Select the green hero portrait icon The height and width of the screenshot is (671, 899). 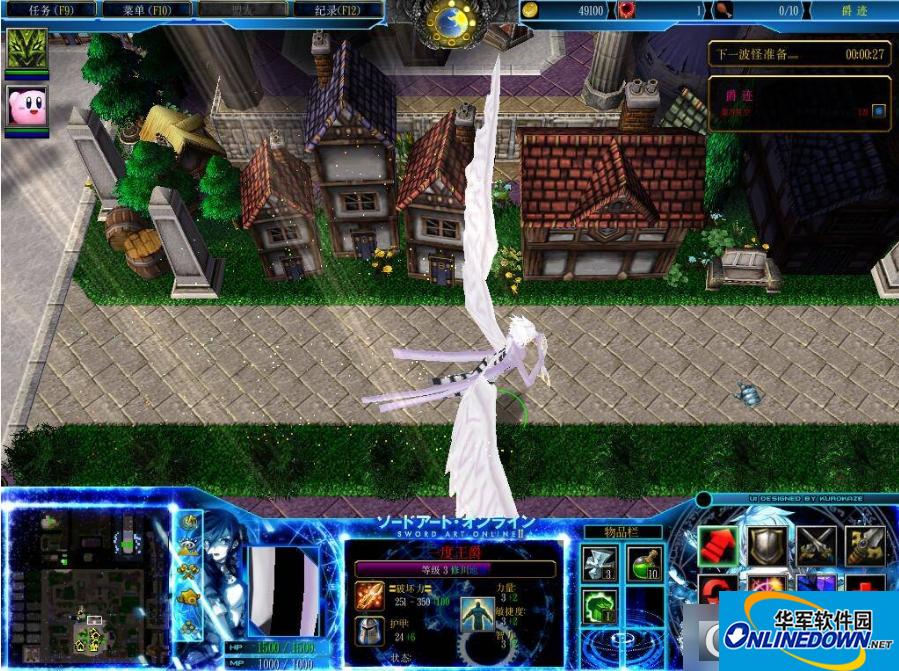point(26,48)
